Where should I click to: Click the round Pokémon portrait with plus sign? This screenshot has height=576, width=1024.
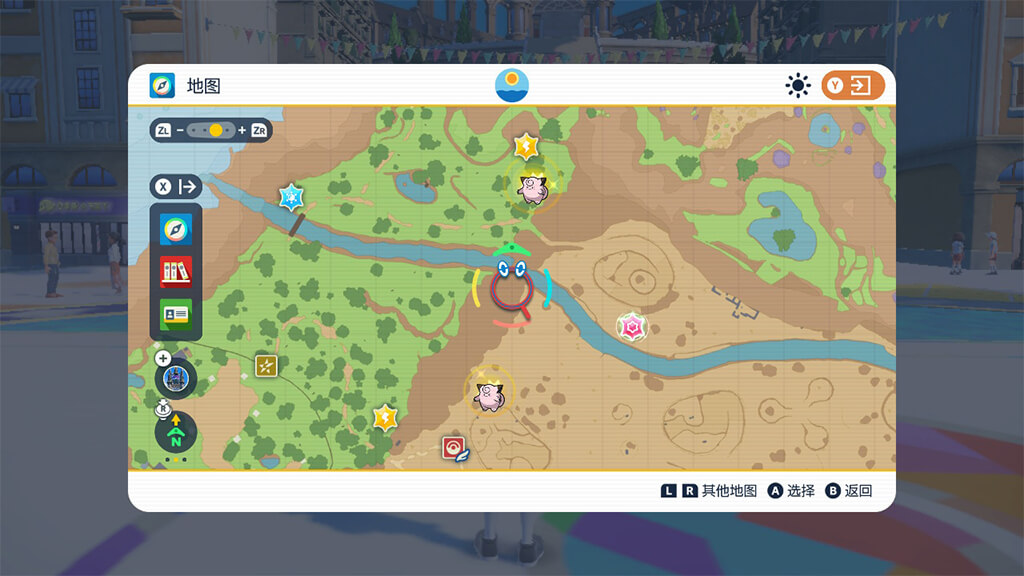(176, 377)
